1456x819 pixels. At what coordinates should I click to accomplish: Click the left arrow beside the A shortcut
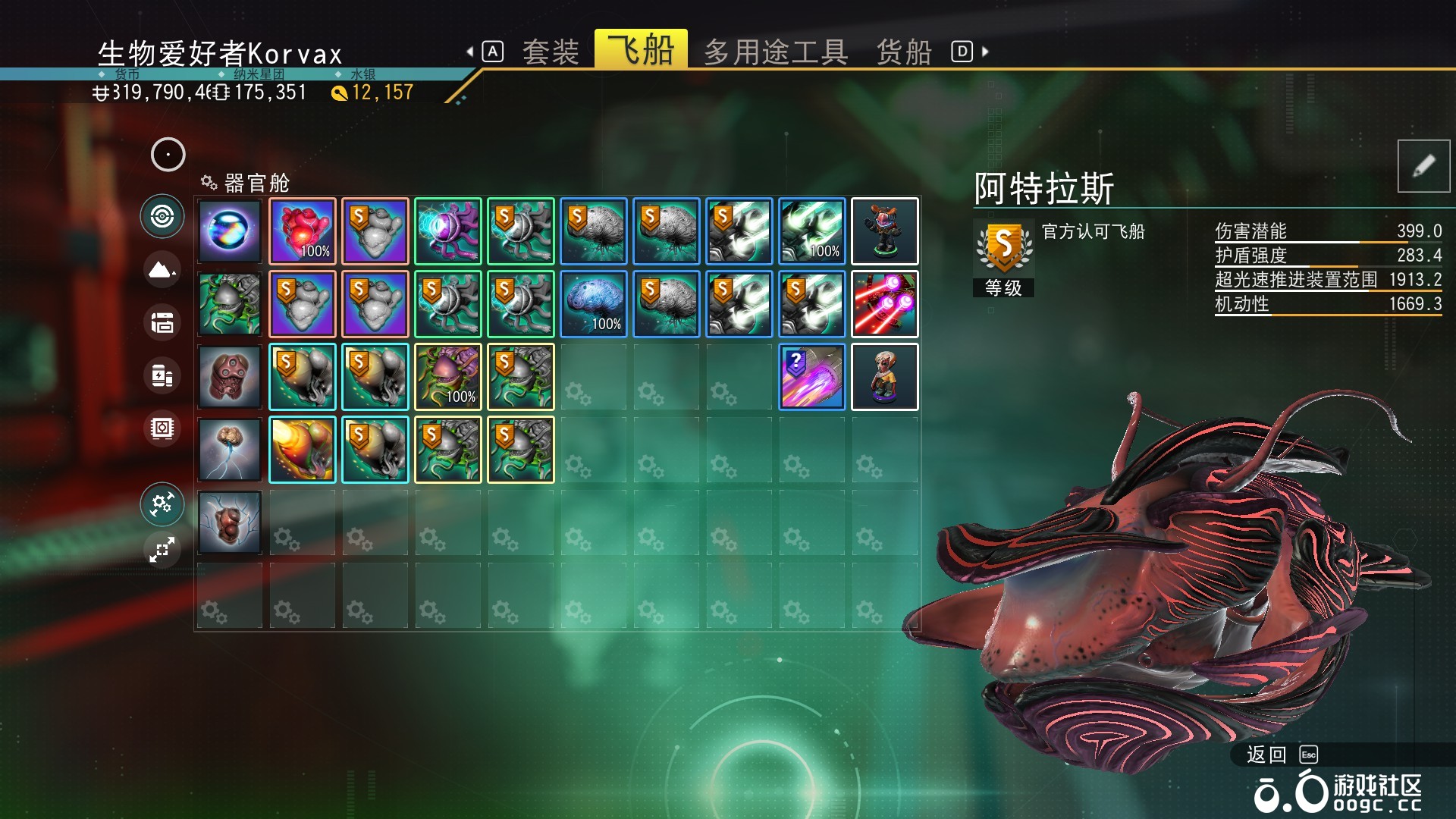click(471, 50)
